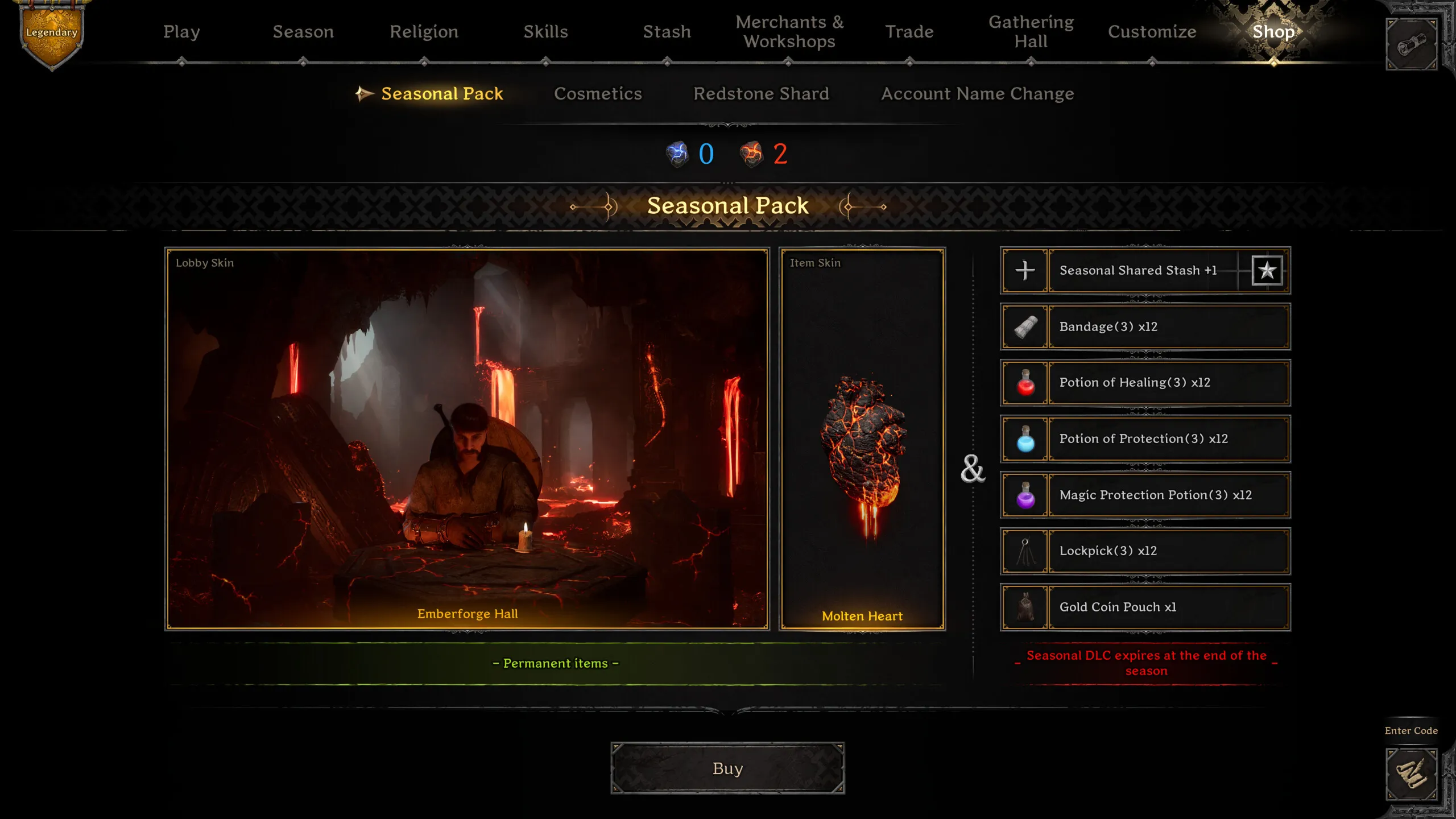Select the Cosmetics shop category
Image resolution: width=1456 pixels, height=819 pixels.
(x=598, y=94)
